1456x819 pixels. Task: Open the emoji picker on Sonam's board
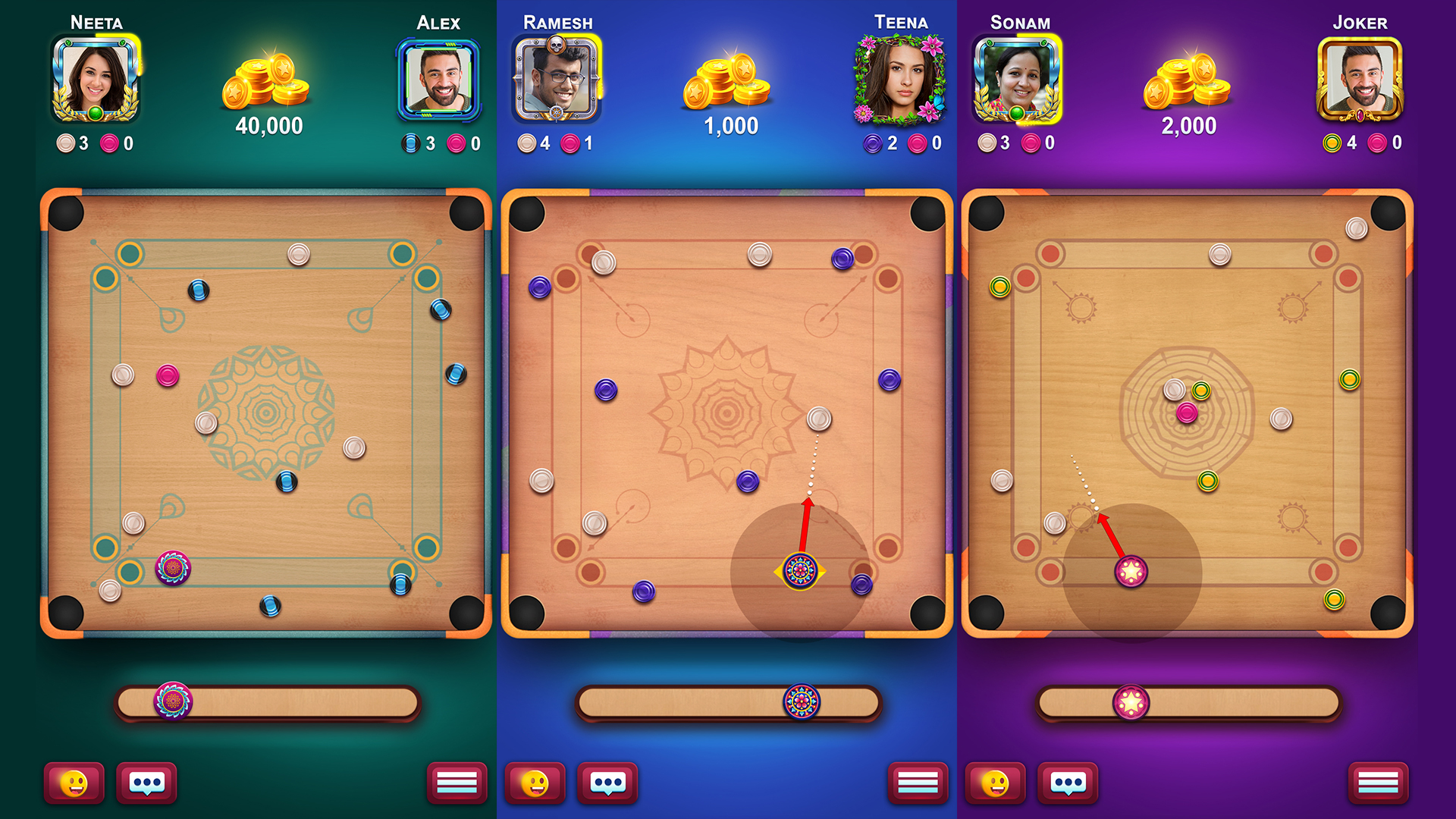coord(997,783)
